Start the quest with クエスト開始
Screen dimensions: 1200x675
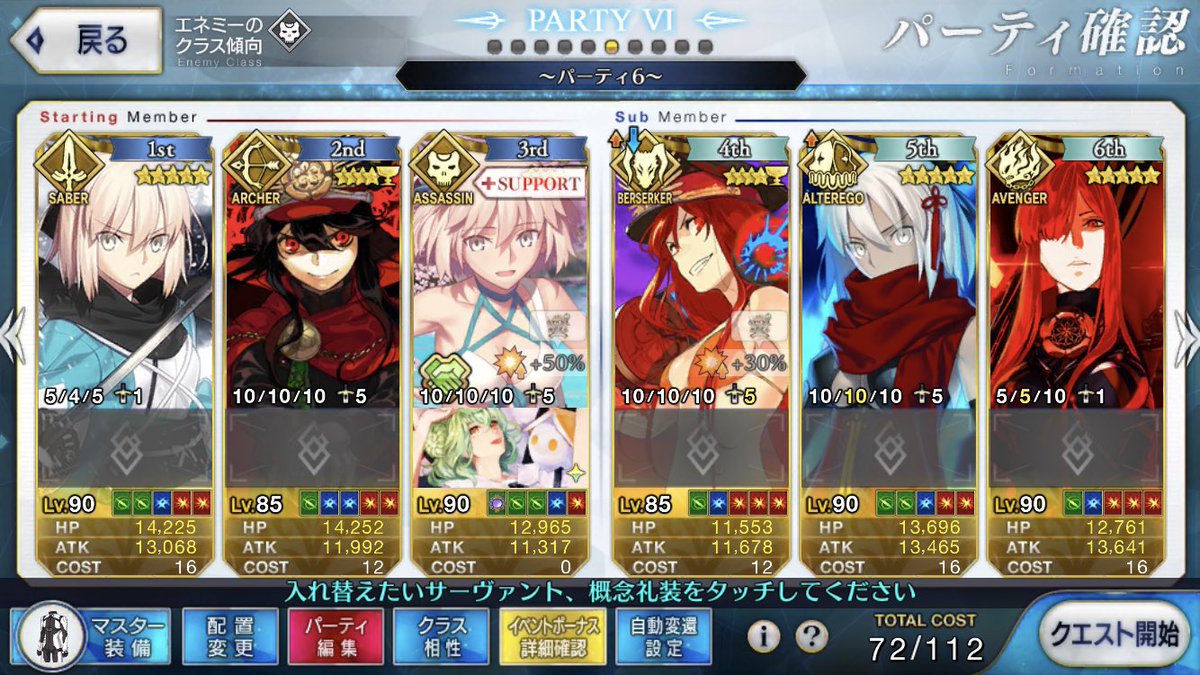tap(1113, 634)
